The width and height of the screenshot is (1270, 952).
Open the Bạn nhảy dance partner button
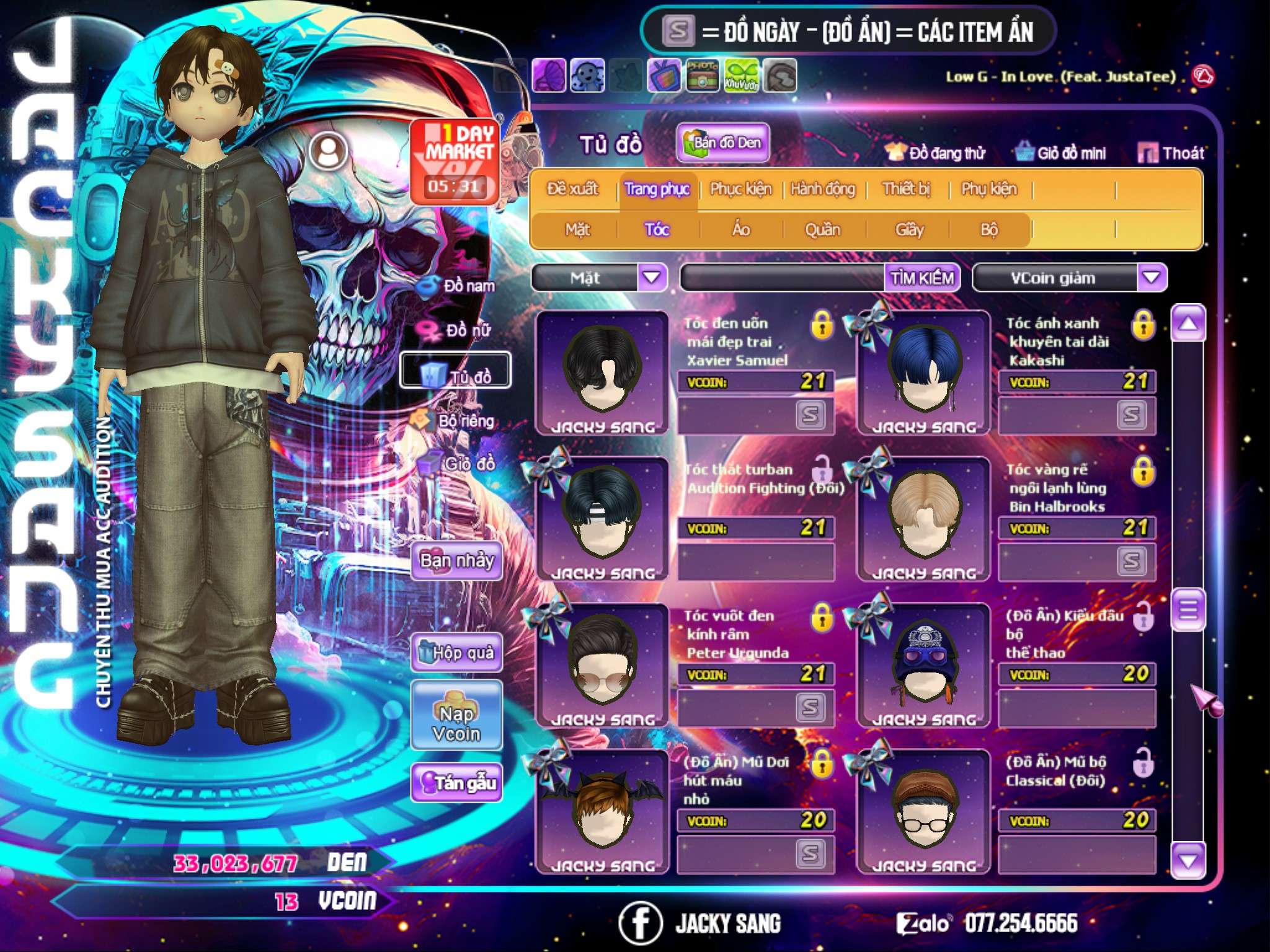(x=456, y=561)
